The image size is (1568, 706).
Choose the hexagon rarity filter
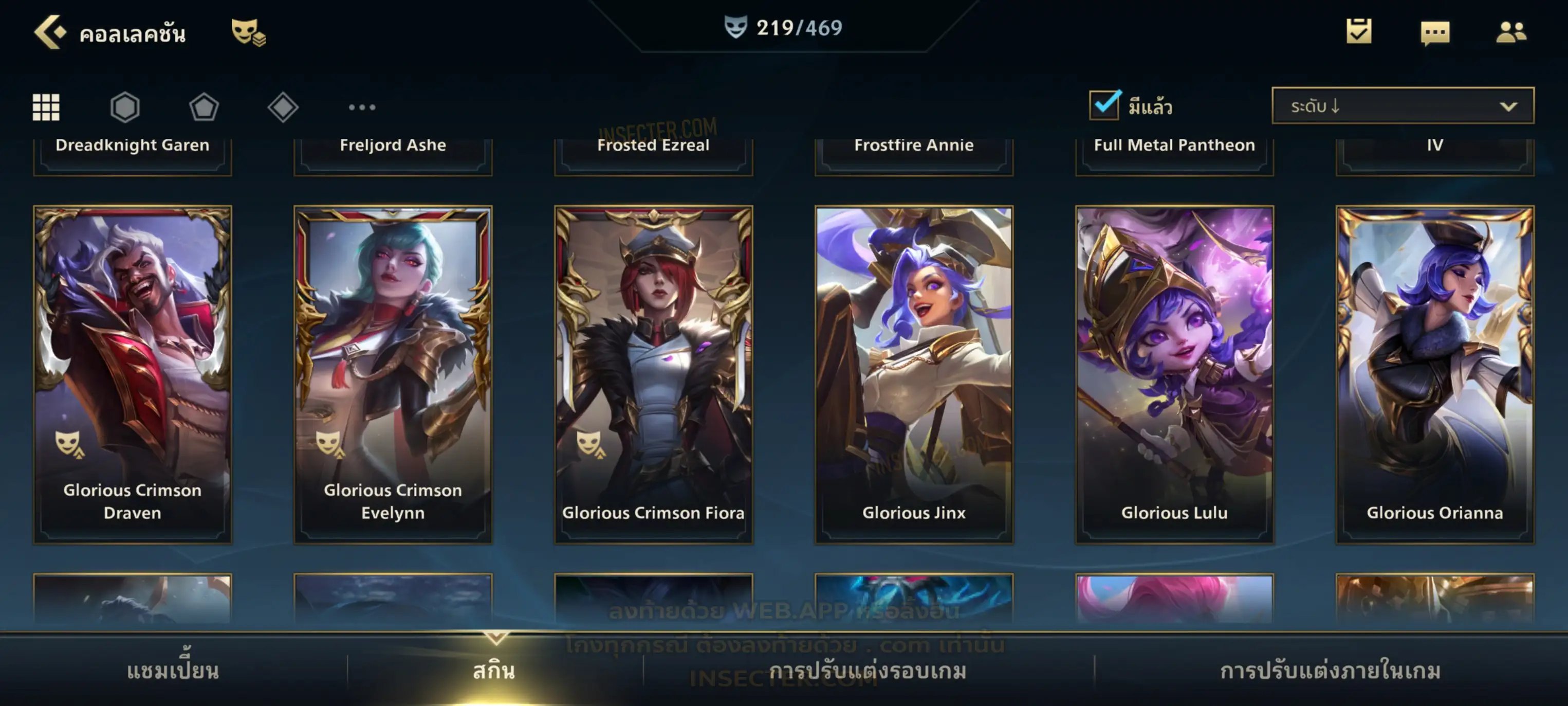(125, 107)
